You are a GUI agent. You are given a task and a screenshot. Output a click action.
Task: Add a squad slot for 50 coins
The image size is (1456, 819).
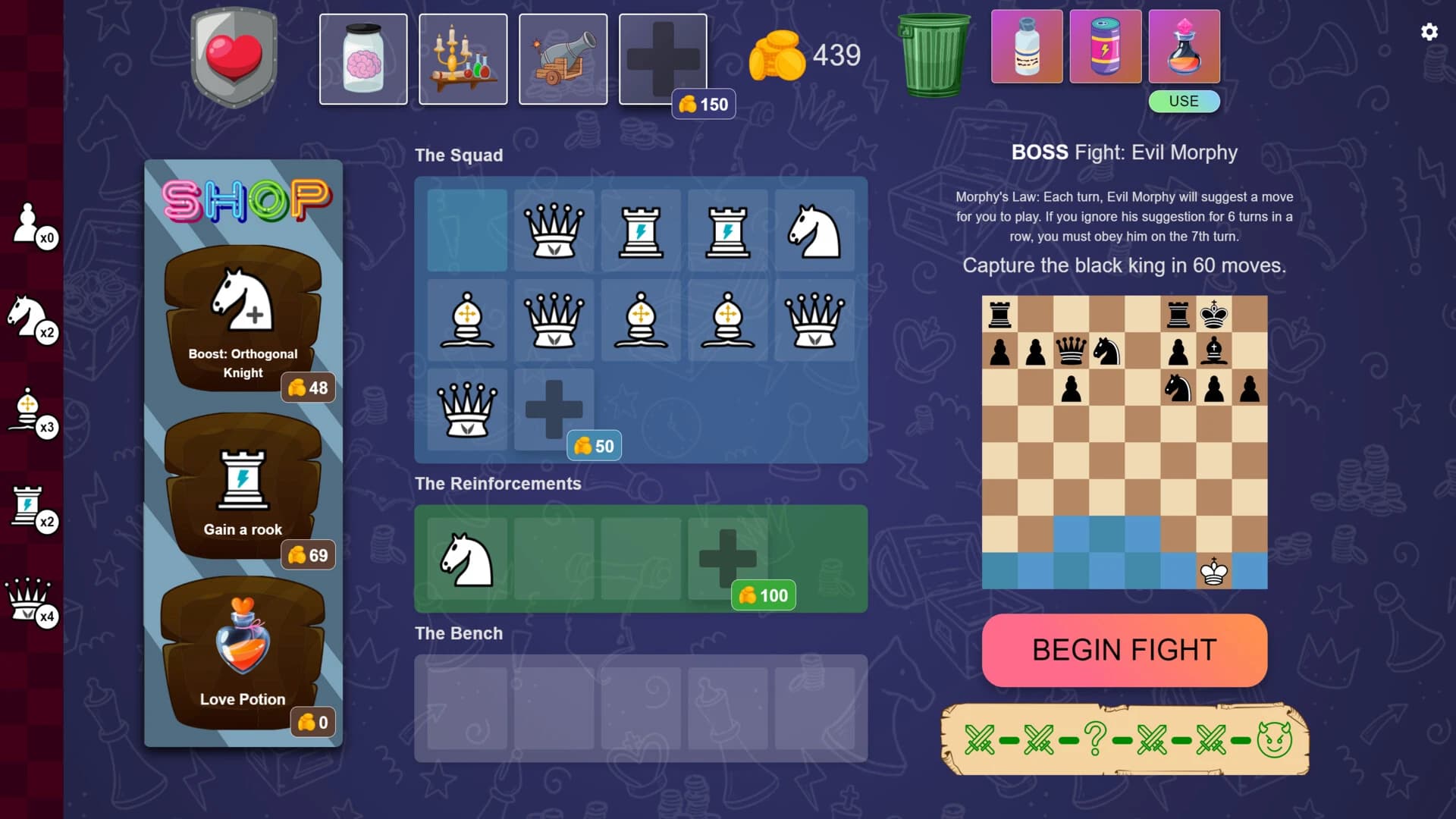tap(554, 409)
